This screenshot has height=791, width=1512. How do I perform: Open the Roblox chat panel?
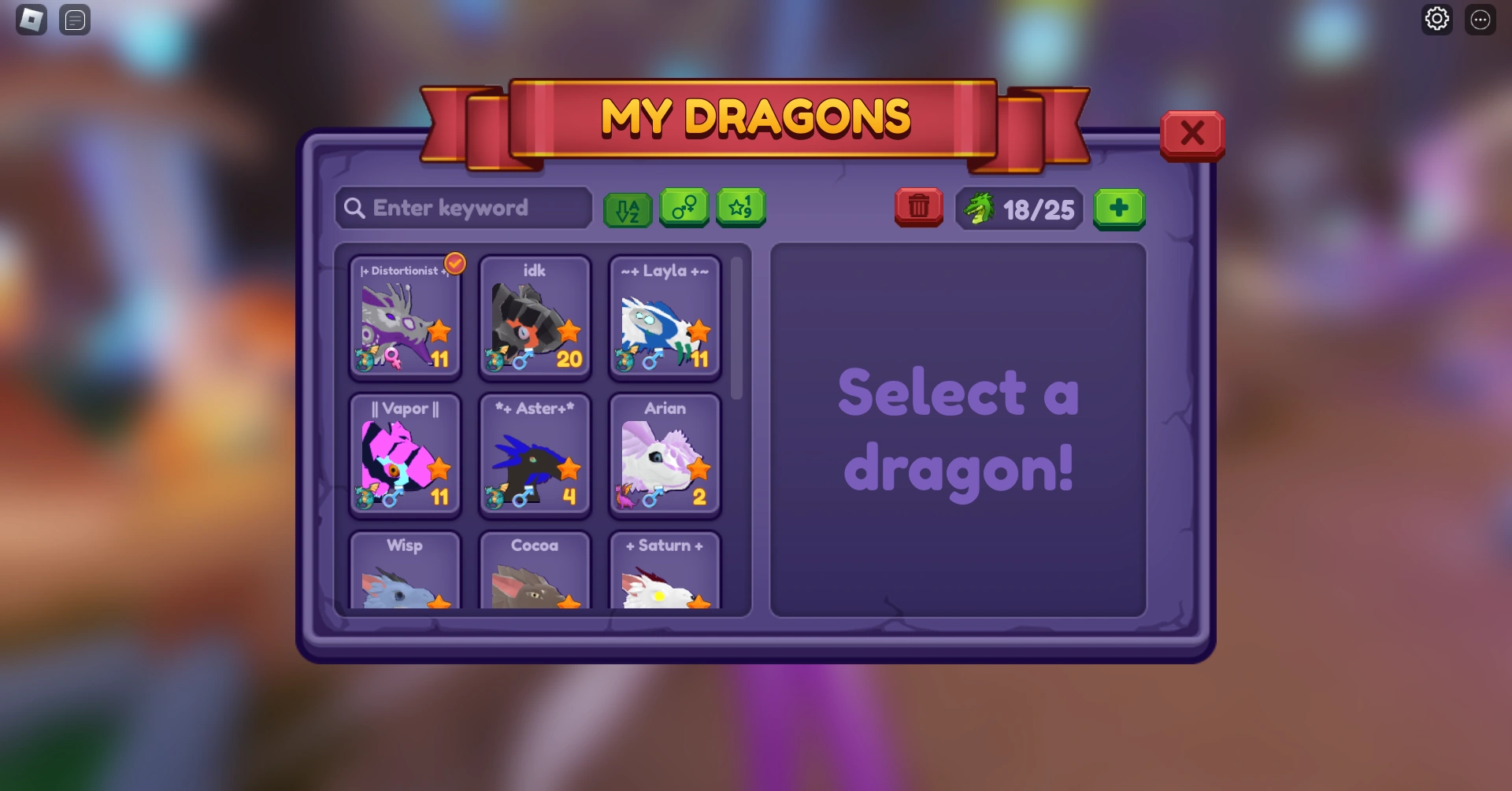point(75,20)
